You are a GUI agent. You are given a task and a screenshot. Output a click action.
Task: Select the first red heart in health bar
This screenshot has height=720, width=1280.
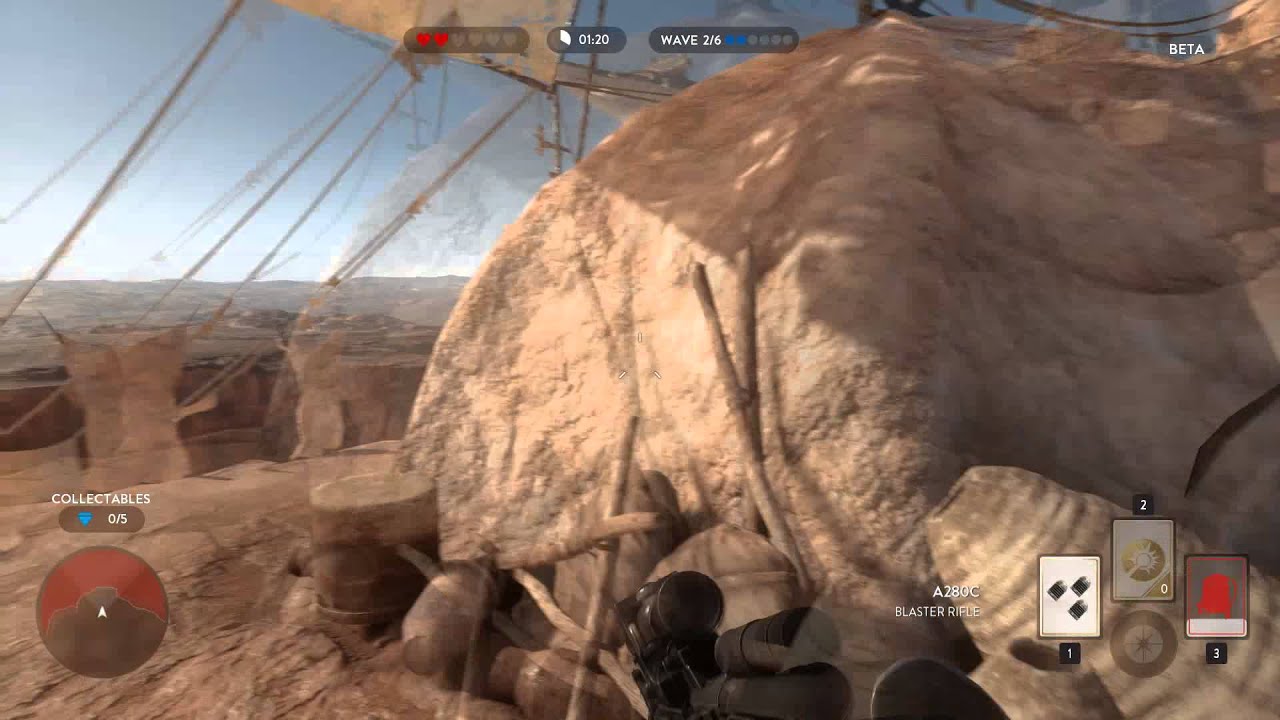(x=423, y=39)
